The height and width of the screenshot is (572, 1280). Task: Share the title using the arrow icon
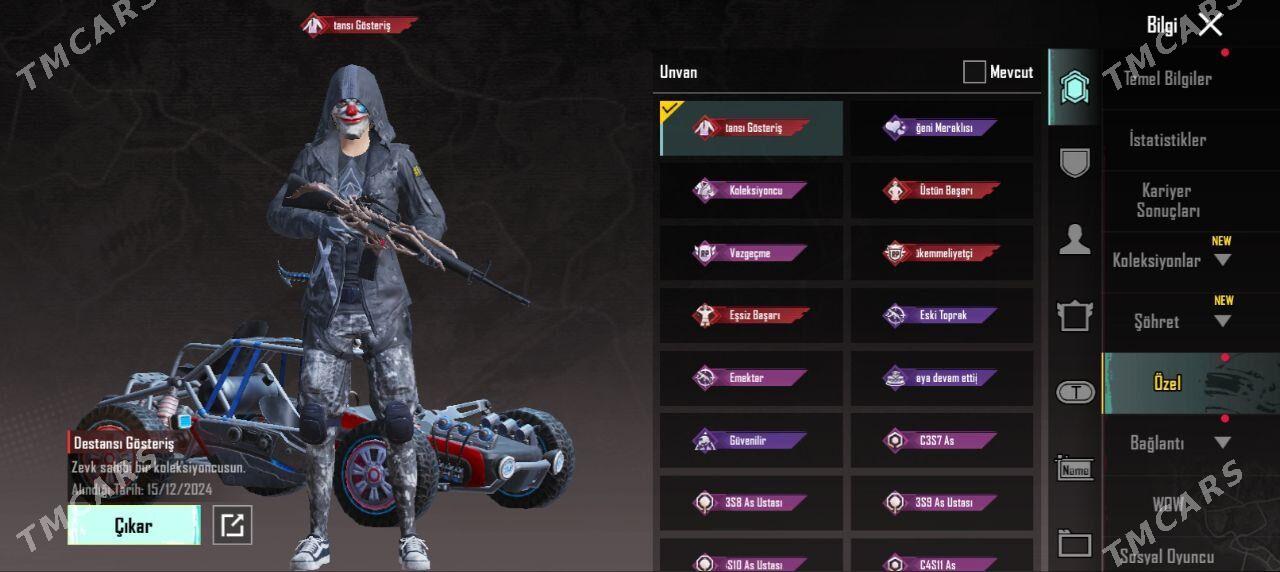(232, 525)
